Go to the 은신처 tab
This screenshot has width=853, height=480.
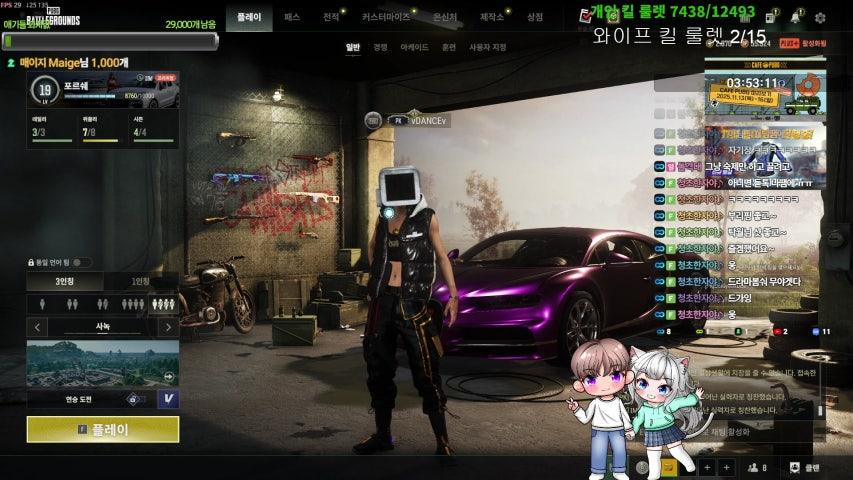(445, 17)
